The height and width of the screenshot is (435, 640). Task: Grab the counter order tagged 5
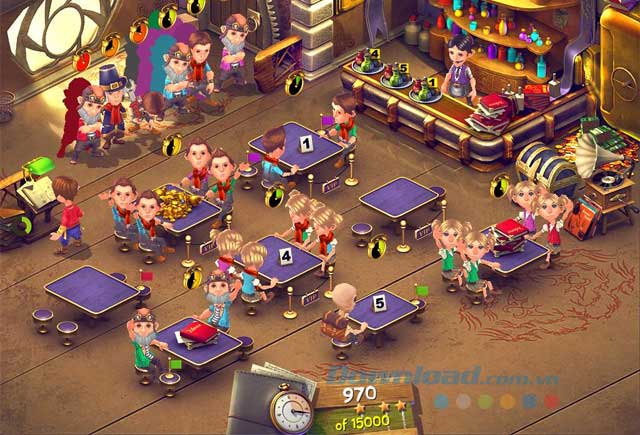click(x=398, y=79)
